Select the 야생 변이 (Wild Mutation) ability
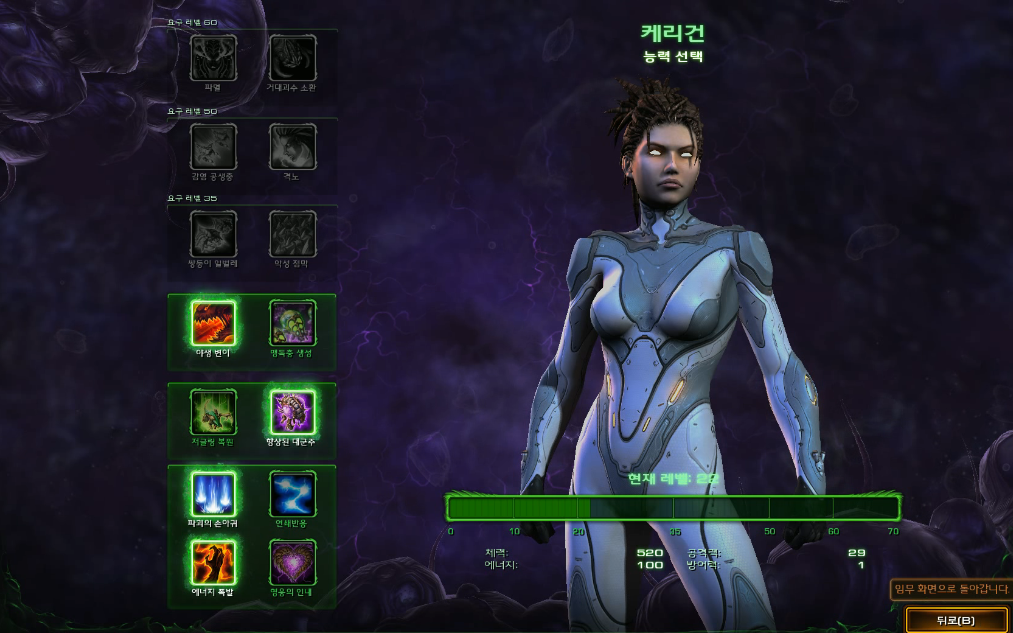Image resolution: width=1013 pixels, height=633 pixels. point(213,323)
